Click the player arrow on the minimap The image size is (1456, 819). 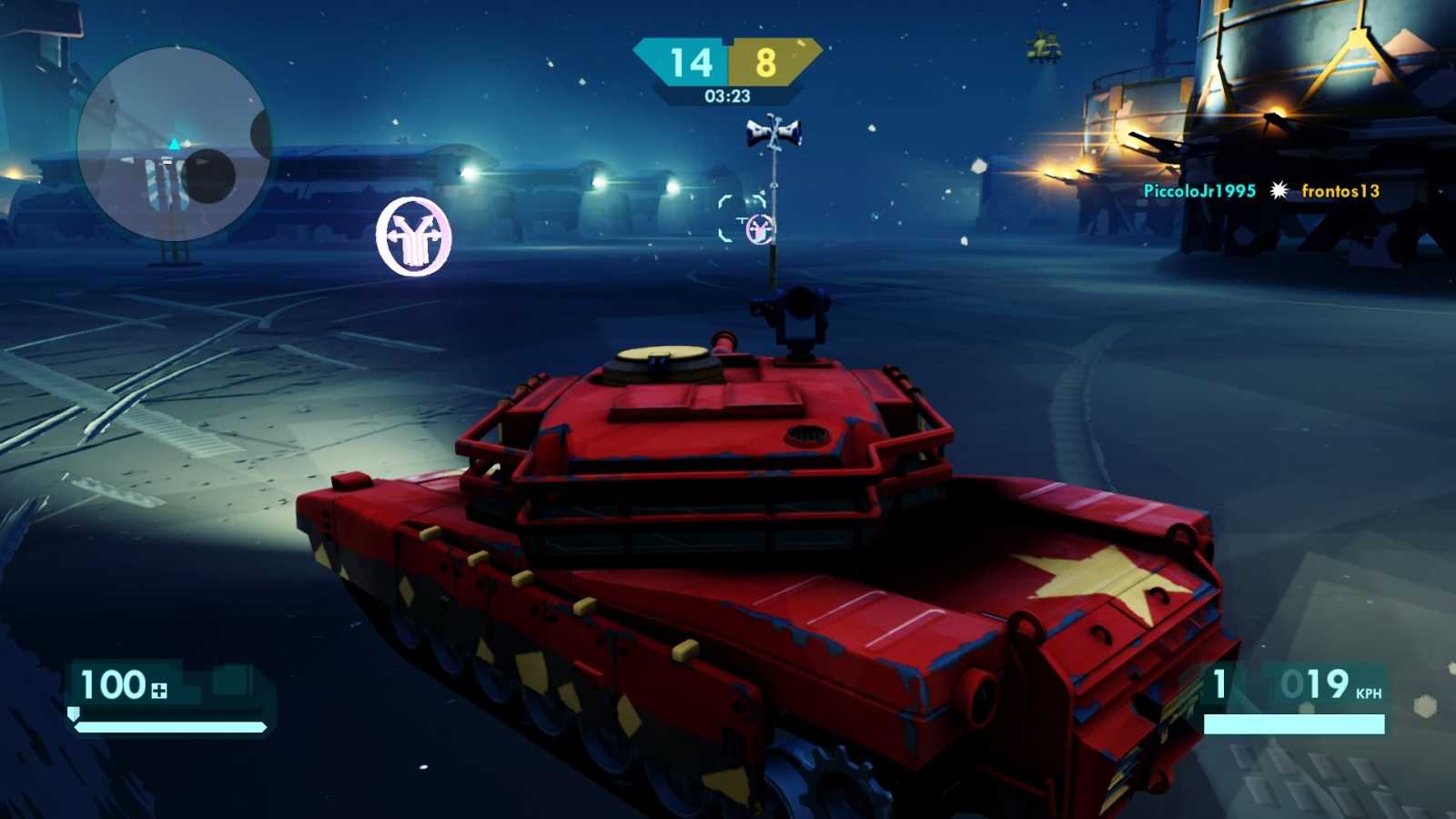coord(173,143)
